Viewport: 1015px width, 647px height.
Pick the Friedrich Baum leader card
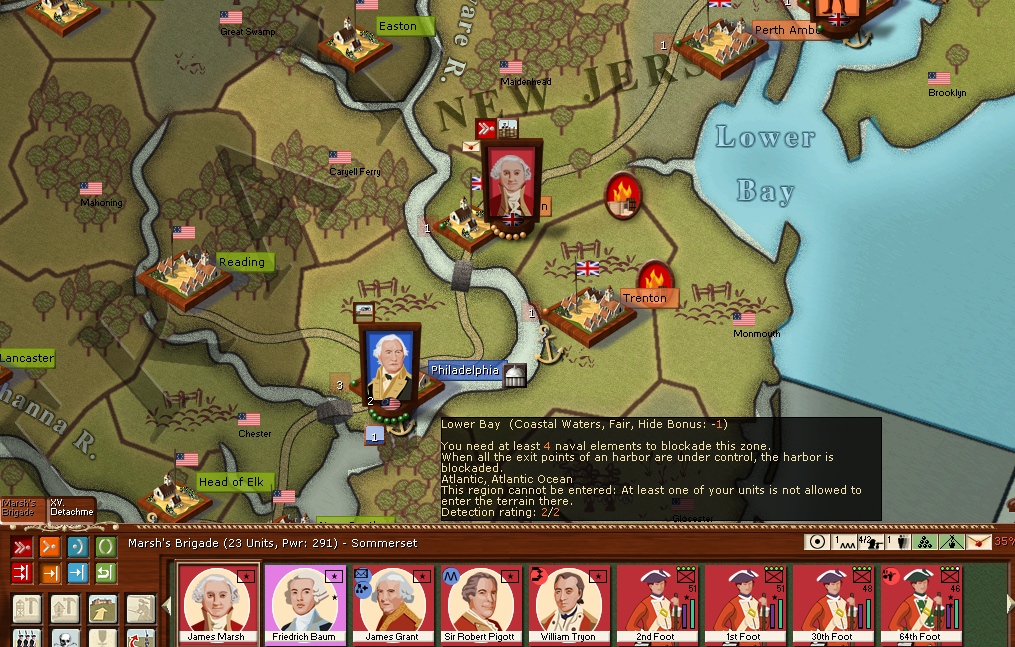(x=305, y=604)
